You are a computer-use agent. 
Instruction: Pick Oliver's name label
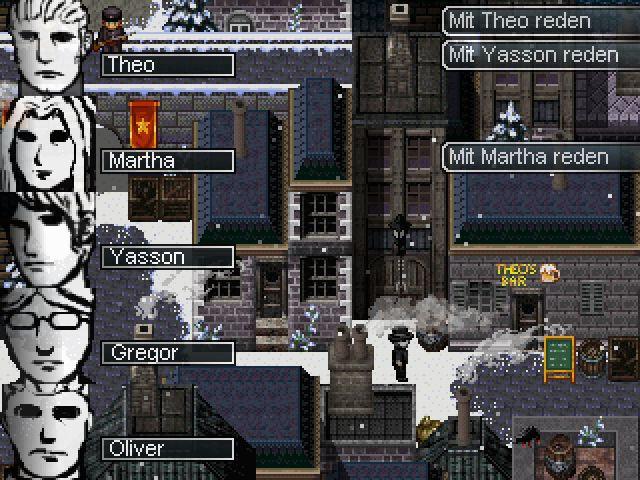coord(167,449)
